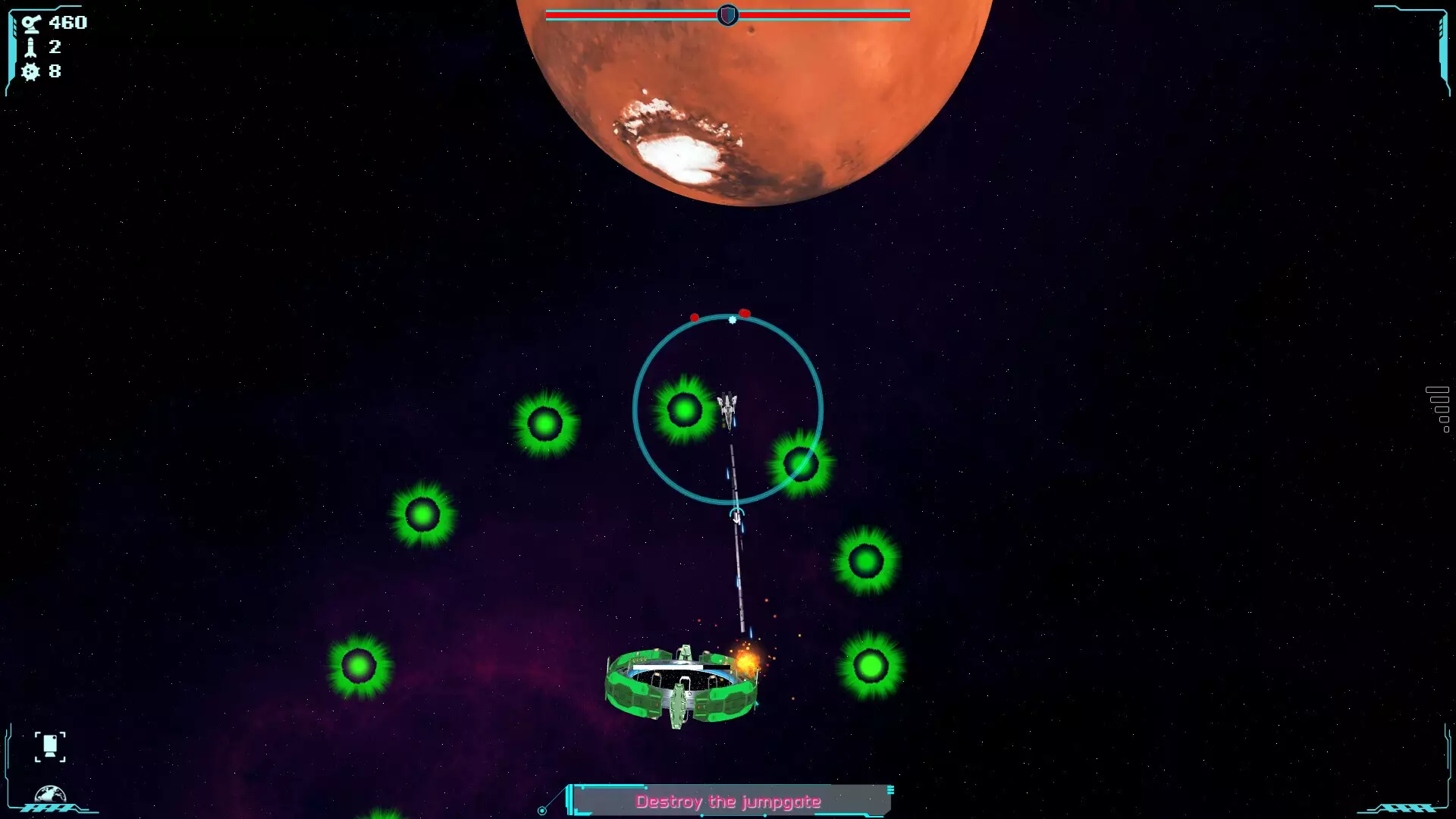Open the screenshot frame icon bottom-left
The image size is (1456, 819).
click(50, 745)
